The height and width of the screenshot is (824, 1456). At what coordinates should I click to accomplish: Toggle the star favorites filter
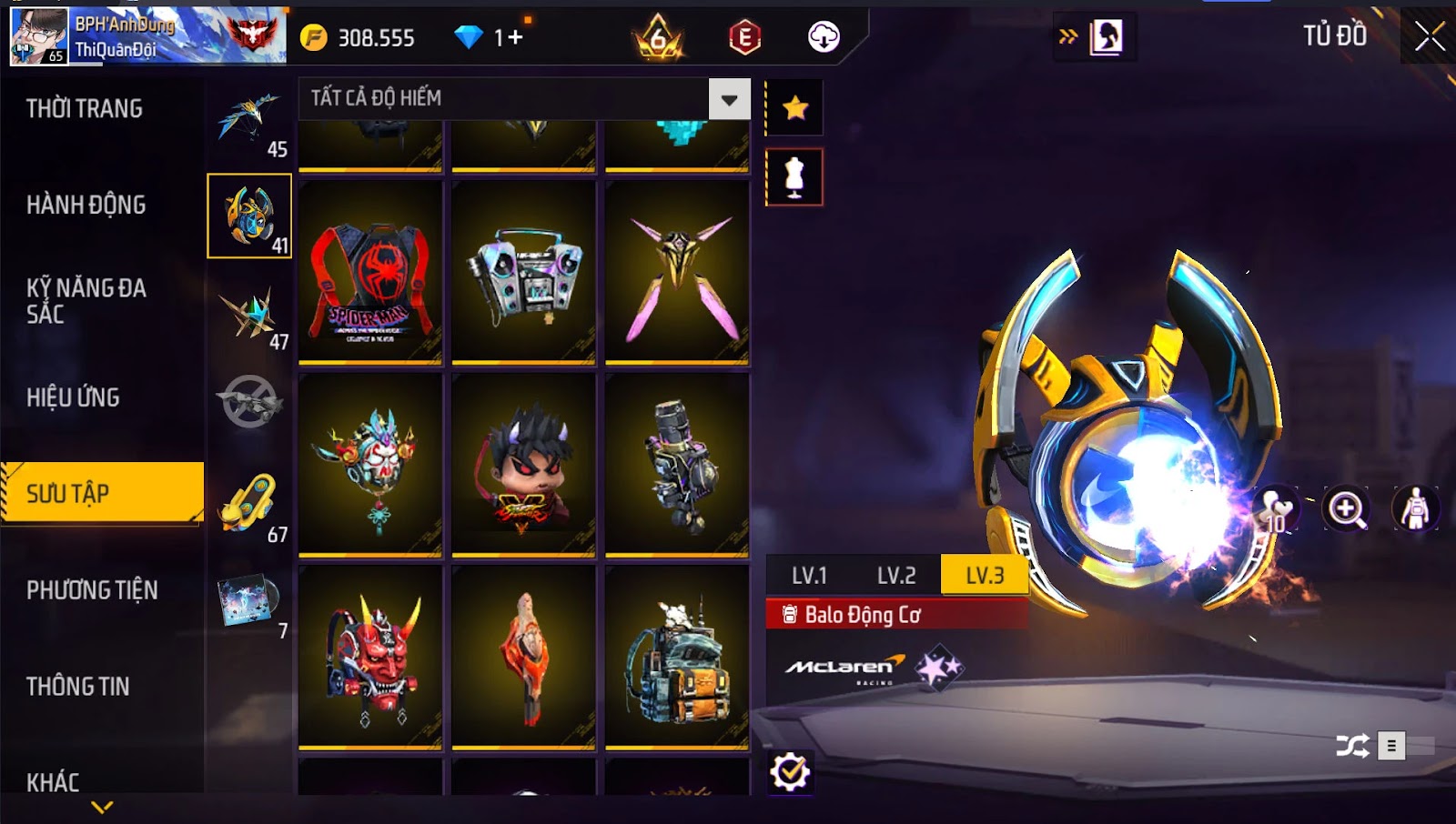click(795, 108)
